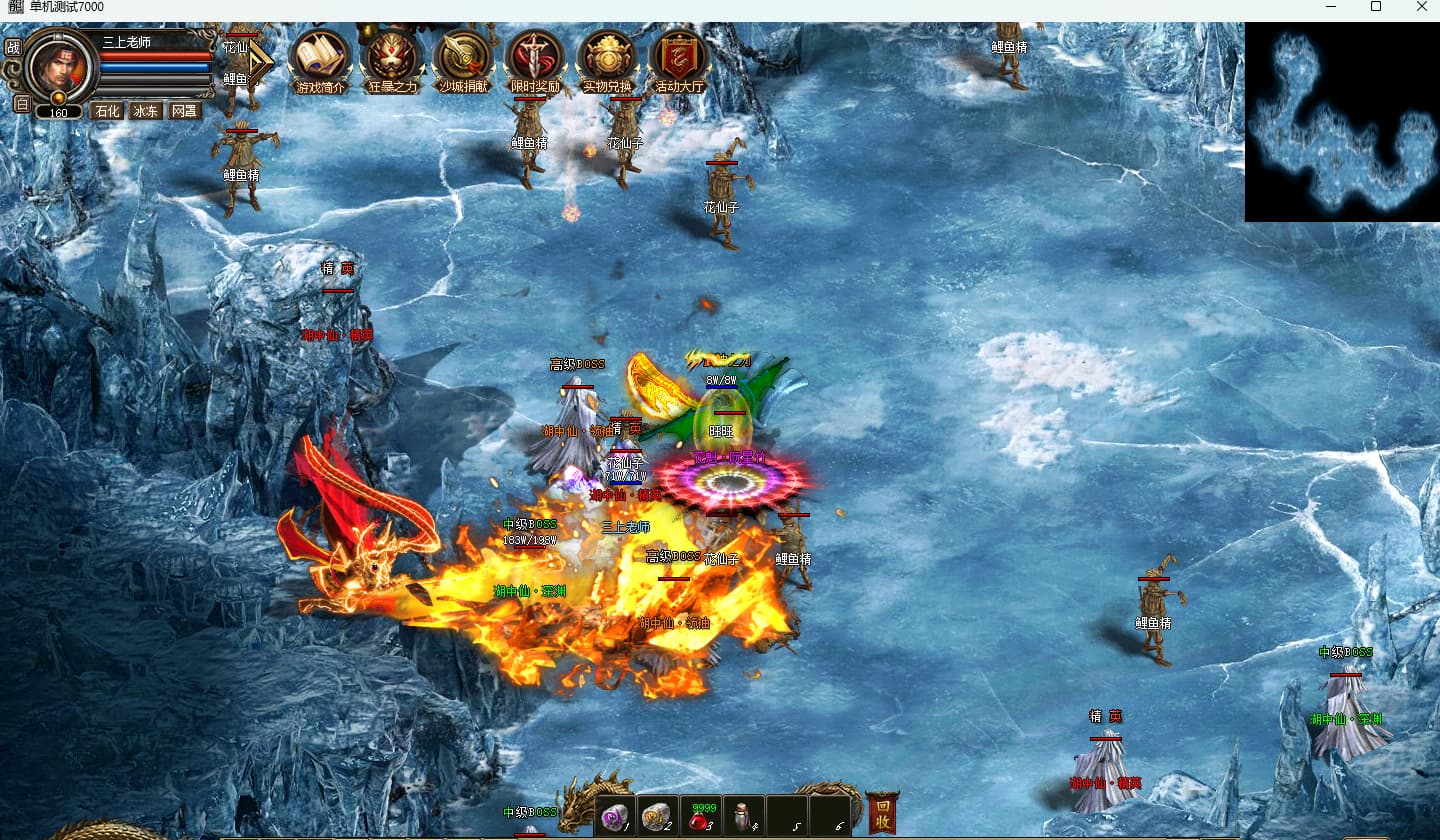Open the 回收 recycle banner button

882,814
